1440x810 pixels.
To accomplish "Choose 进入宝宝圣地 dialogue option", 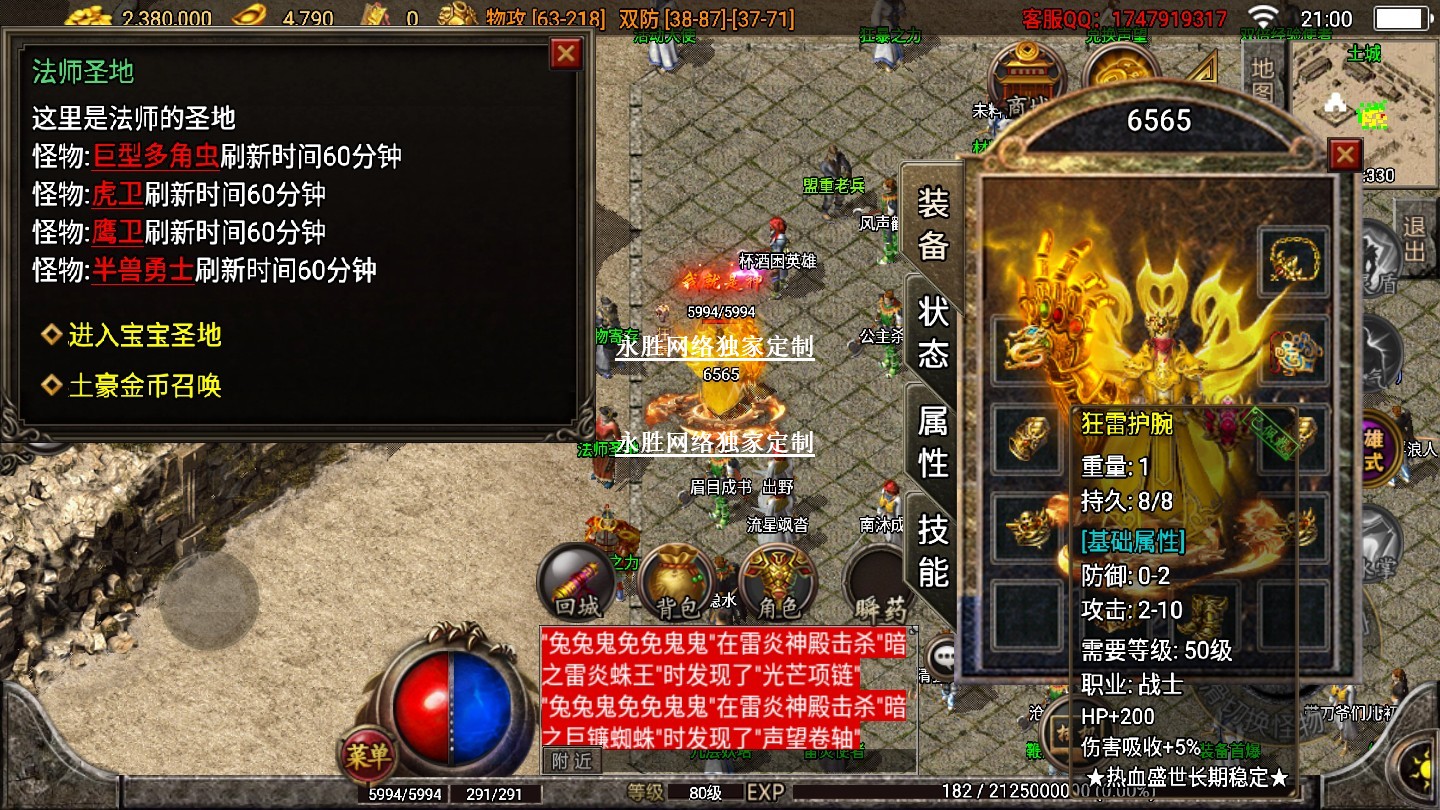I will coord(144,335).
